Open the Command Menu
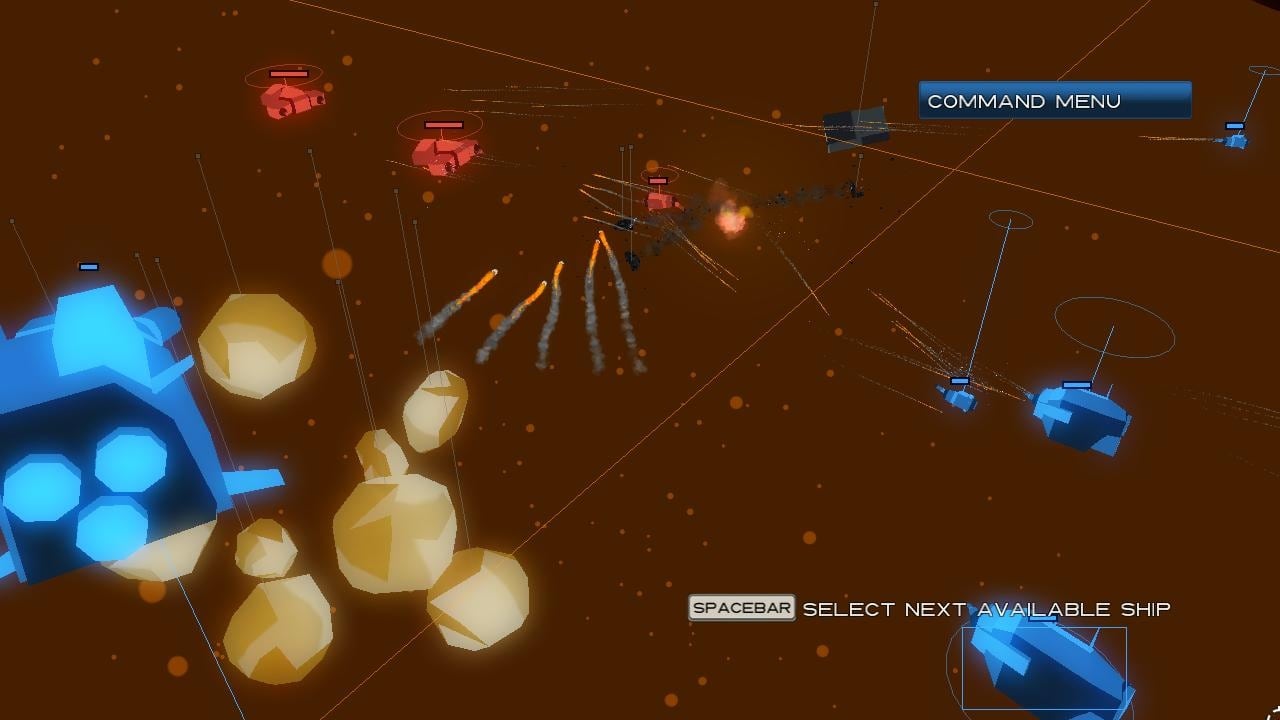1280x720 pixels. point(1054,101)
